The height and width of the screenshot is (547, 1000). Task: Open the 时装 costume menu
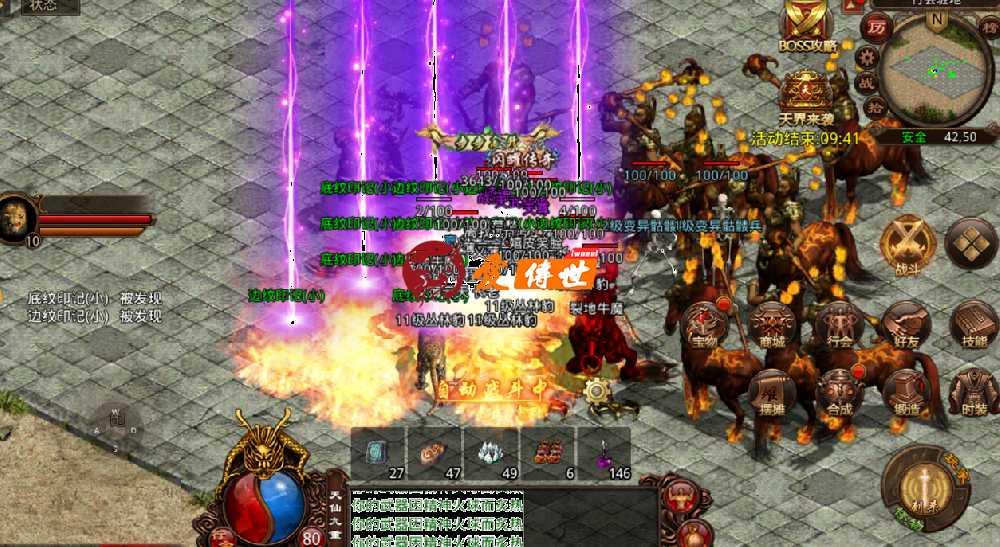pos(972,391)
